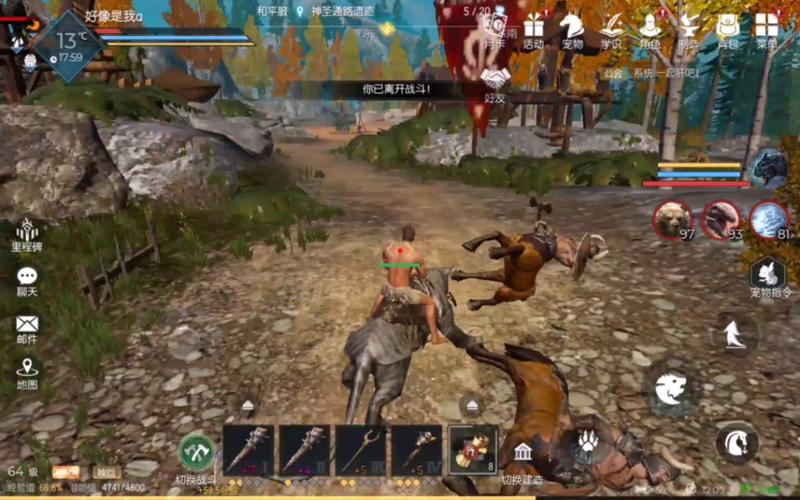
Task: Switch to 切换建造 building mode
Action: [x=523, y=456]
